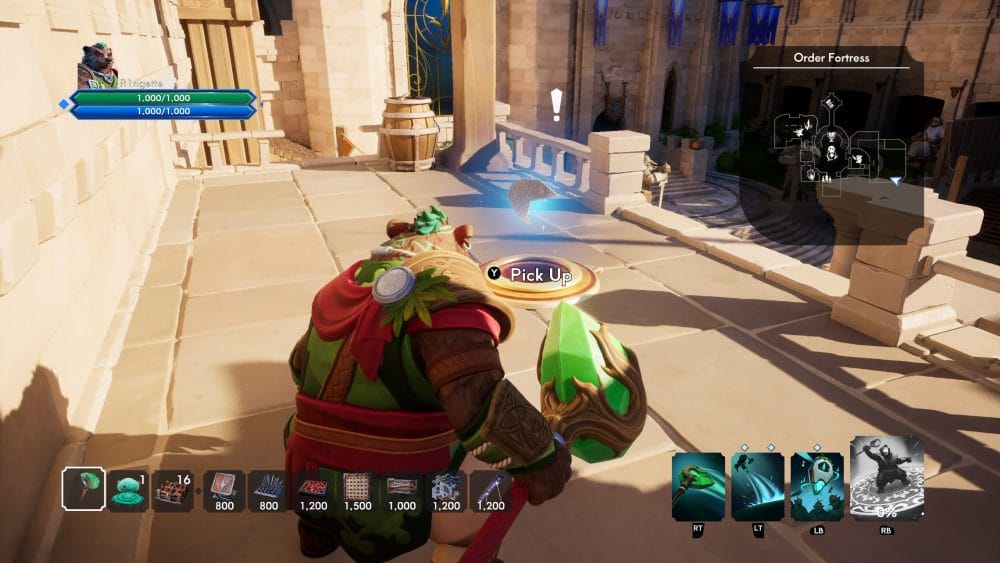This screenshot has width=1000, height=563.
Task: Activate the green staff primary attack ability
Action: coord(698,486)
